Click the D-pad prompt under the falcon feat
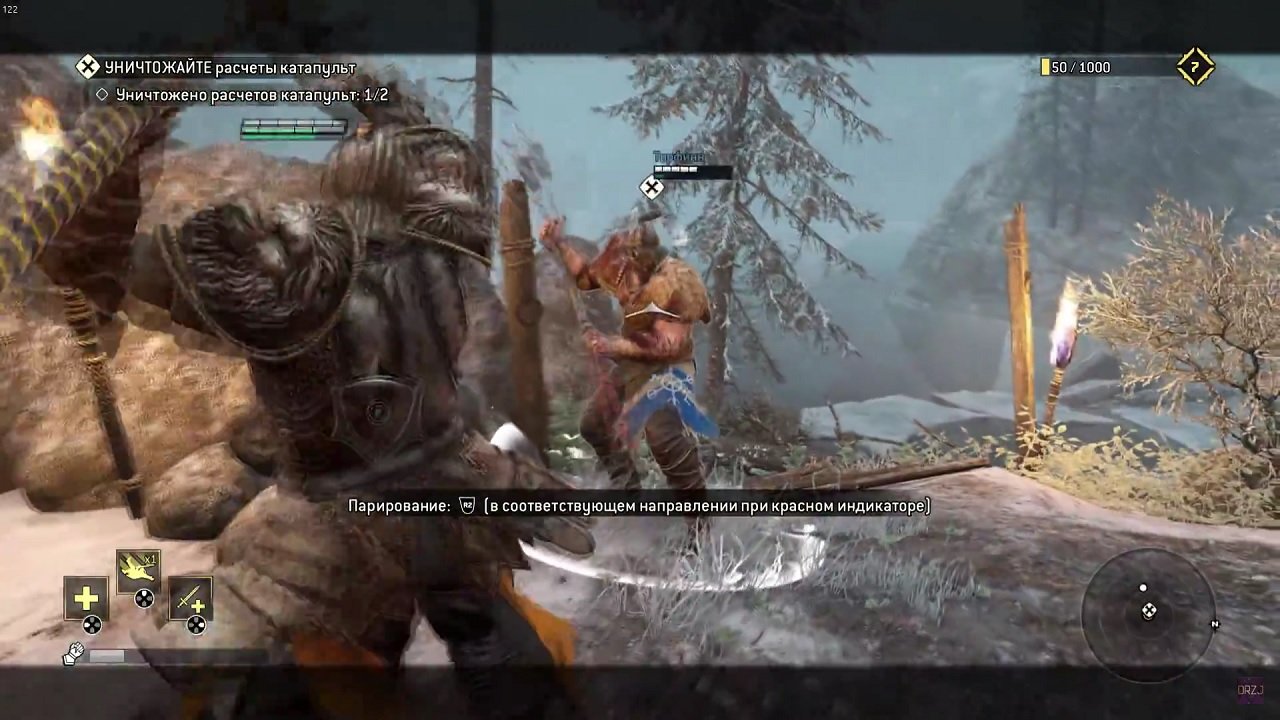 coord(142,597)
